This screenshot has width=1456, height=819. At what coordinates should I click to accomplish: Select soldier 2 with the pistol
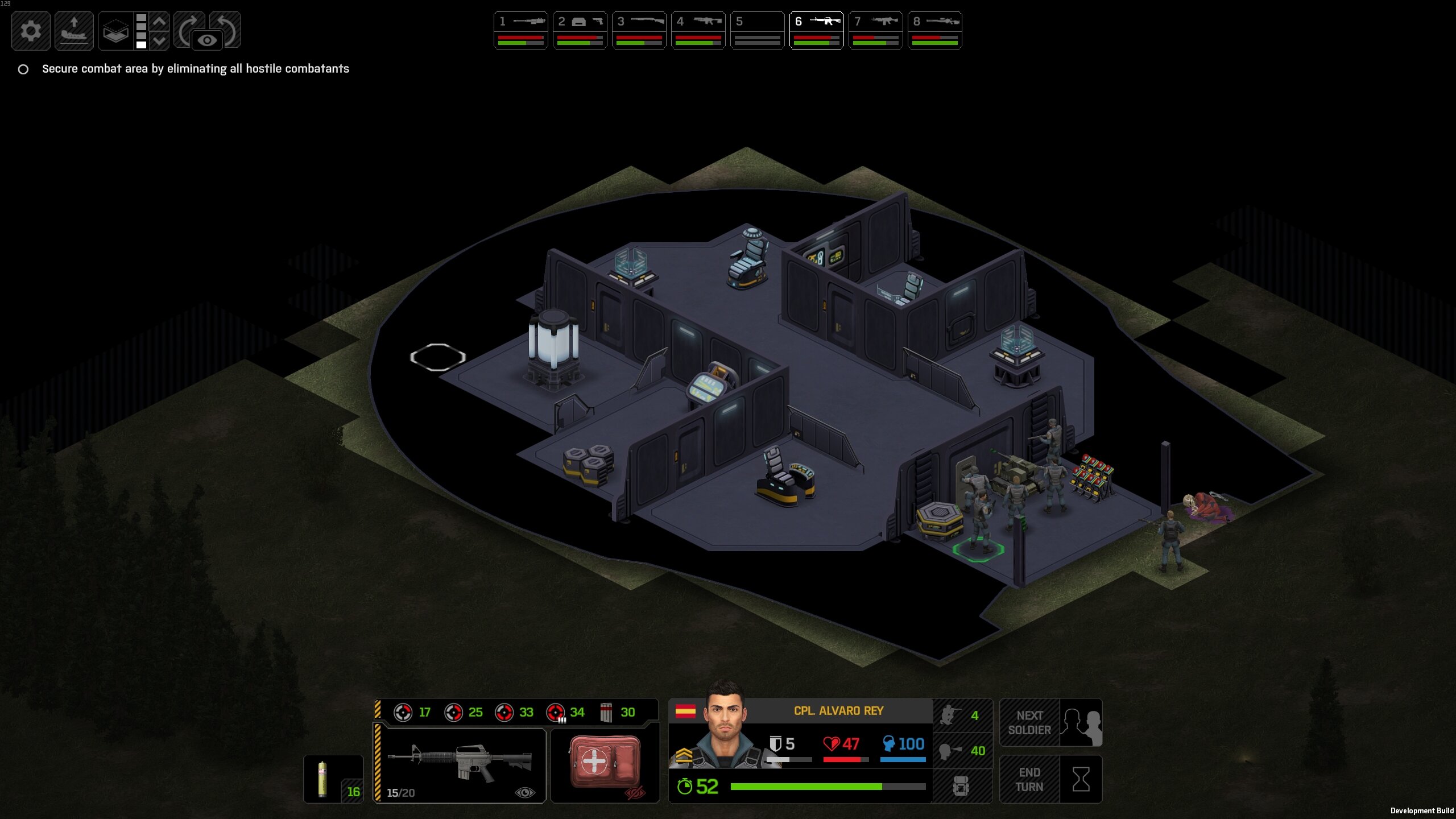click(580, 31)
